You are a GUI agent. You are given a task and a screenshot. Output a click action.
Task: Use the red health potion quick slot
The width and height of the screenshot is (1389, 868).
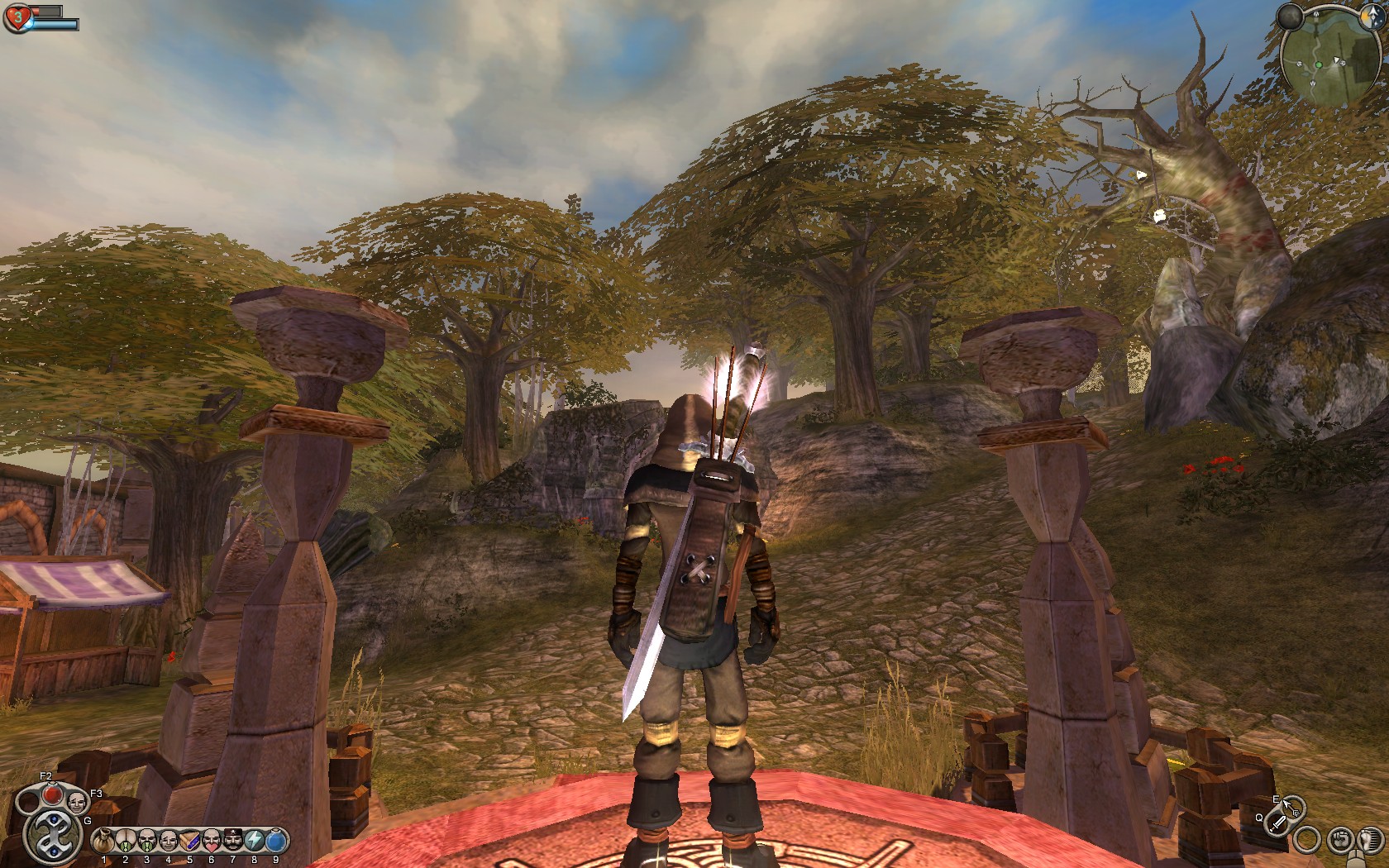pyautogui.click(x=52, y=794)
